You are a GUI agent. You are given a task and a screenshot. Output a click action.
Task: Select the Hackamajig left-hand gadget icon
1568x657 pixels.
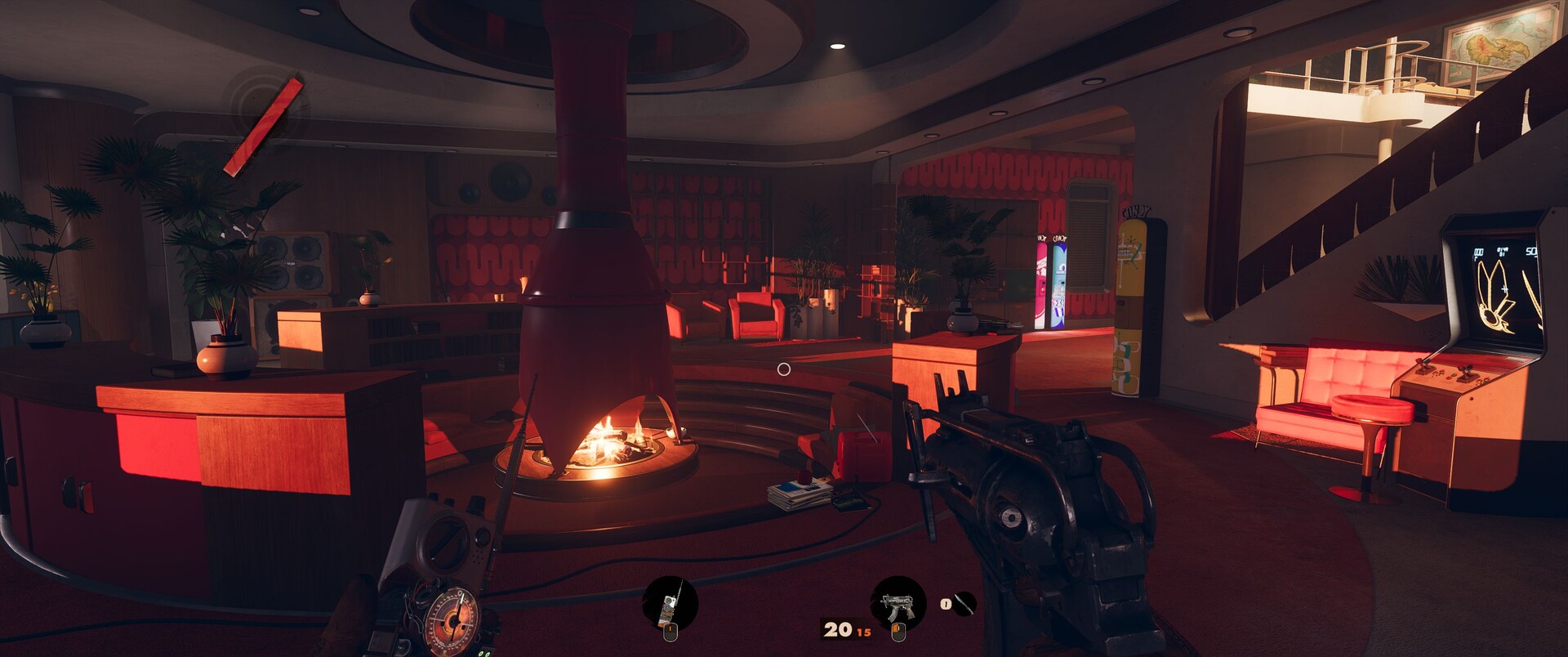(x=670, y=605)
